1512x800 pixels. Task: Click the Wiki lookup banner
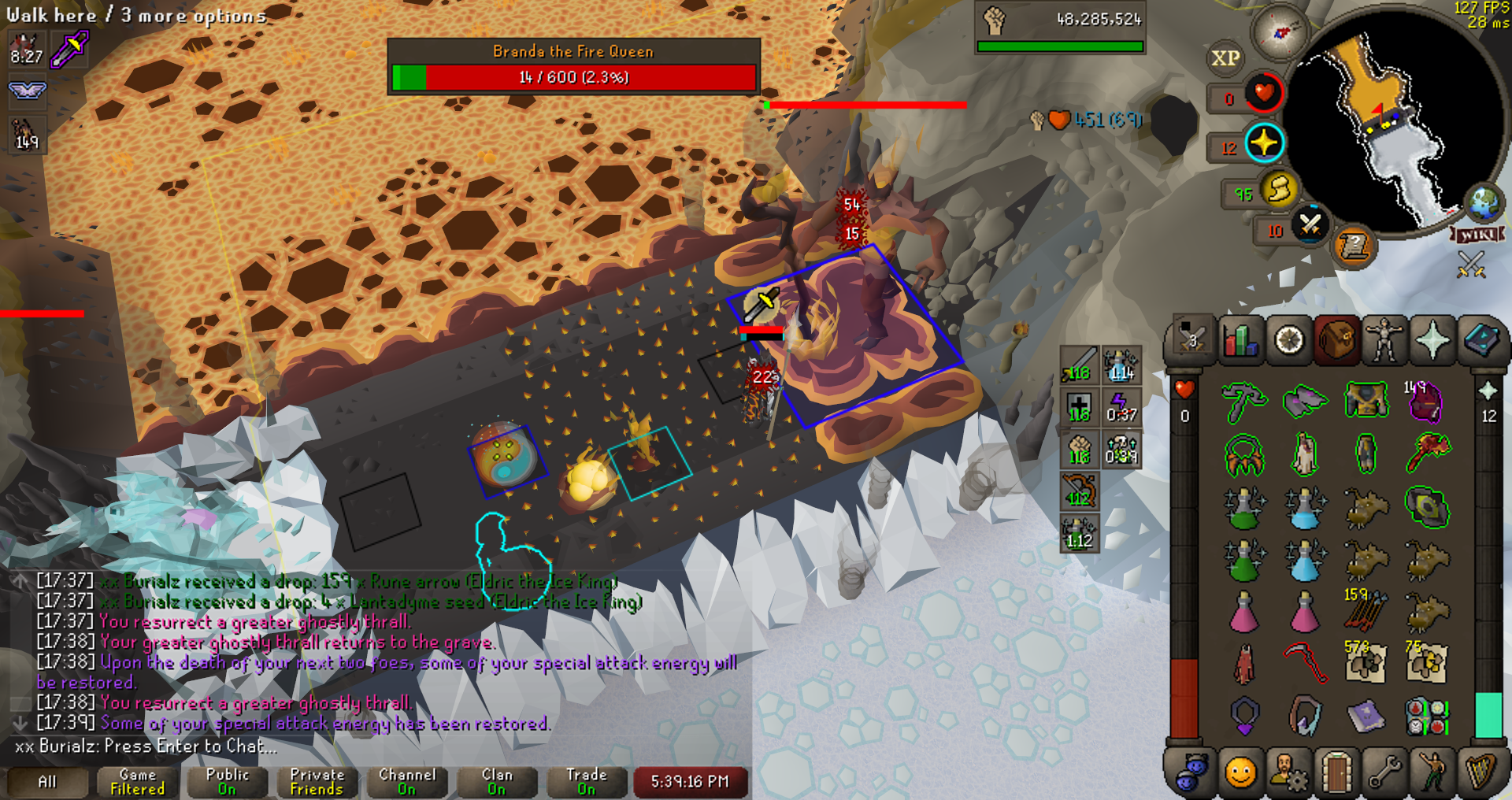coord(1478,235)
